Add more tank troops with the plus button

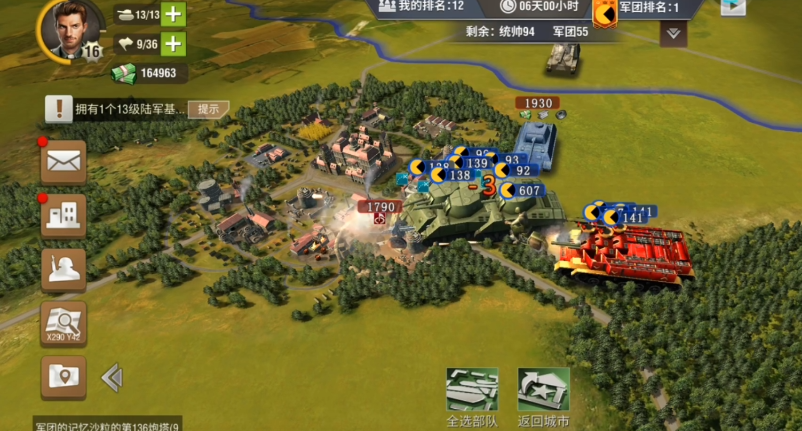[x=173, y=14]
